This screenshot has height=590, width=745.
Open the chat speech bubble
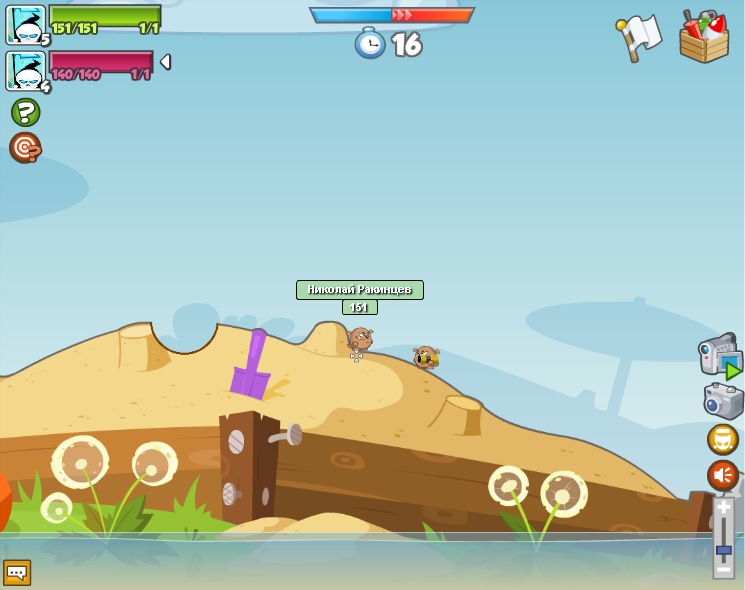pos(17,572)
